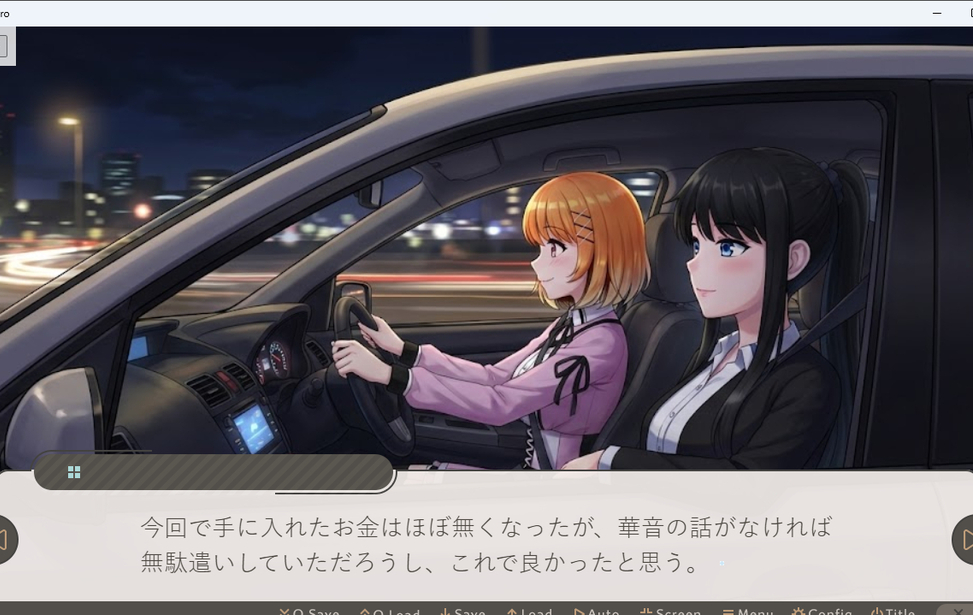Screen dimensions: 973x615
Task: Open the Load menu
Action: tap(529, 610)
